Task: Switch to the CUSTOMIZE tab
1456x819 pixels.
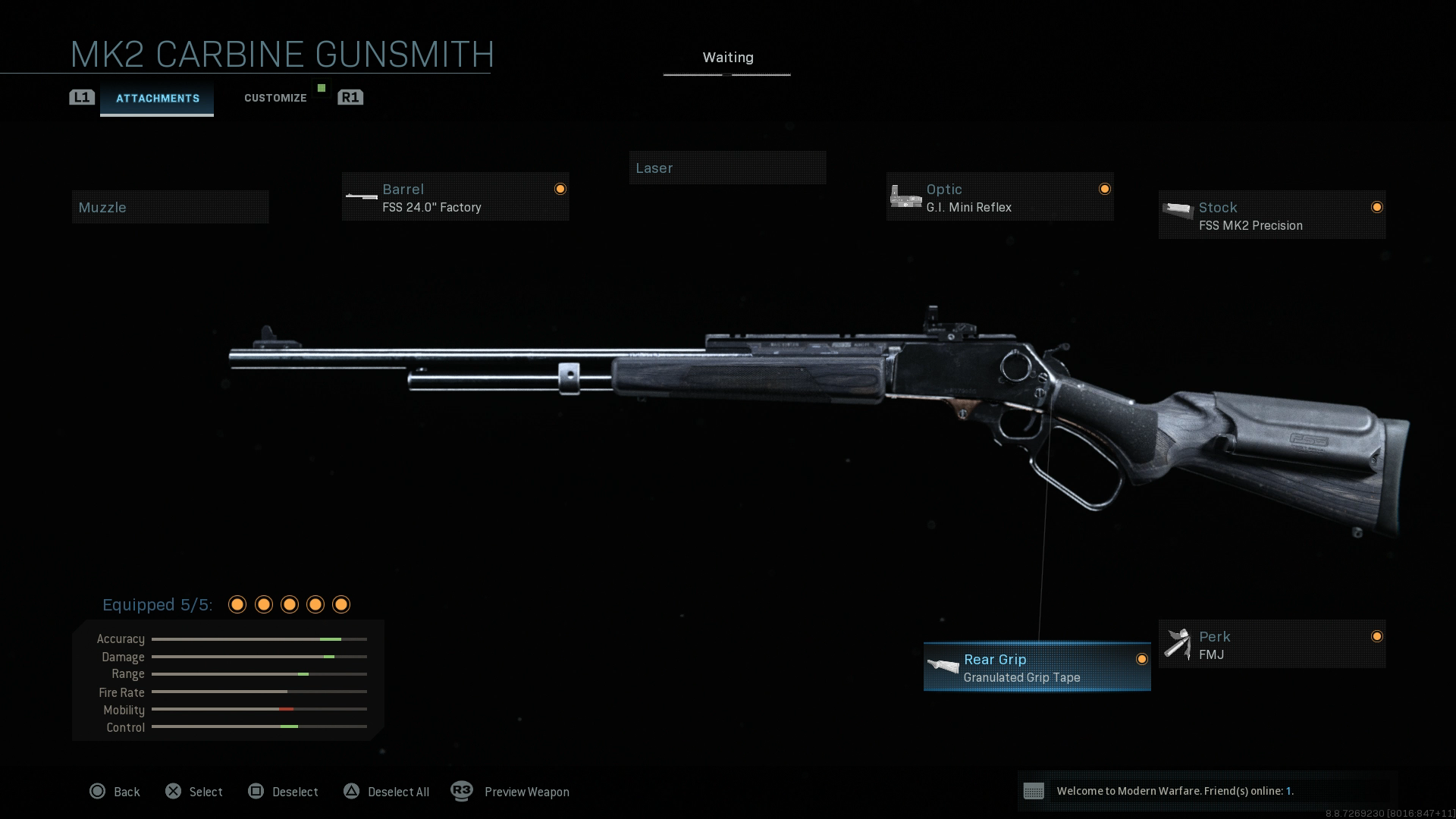Action: [x=275, y=98]
